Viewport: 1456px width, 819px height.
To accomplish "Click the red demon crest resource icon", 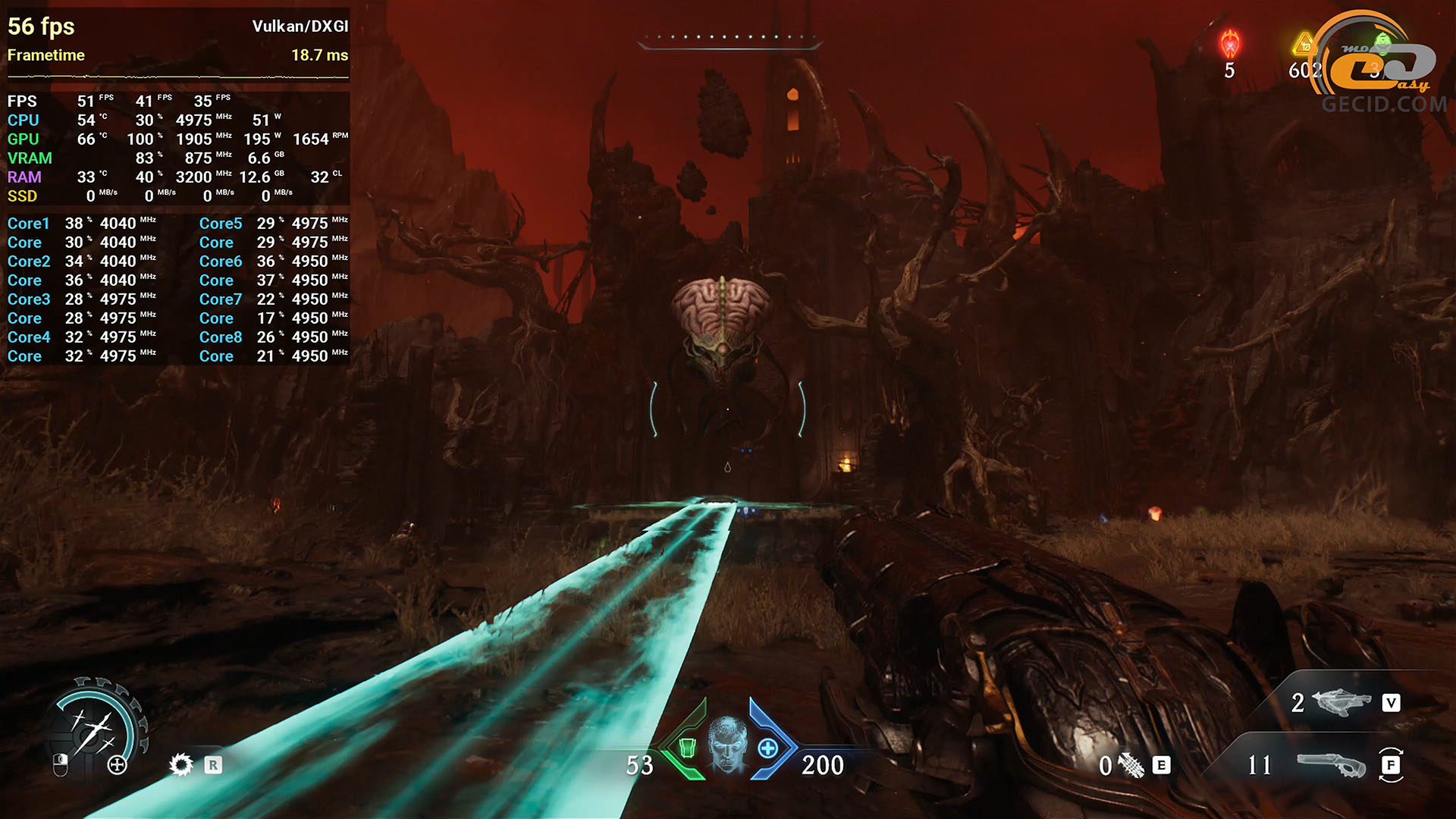I will [x=1229, y=44].
